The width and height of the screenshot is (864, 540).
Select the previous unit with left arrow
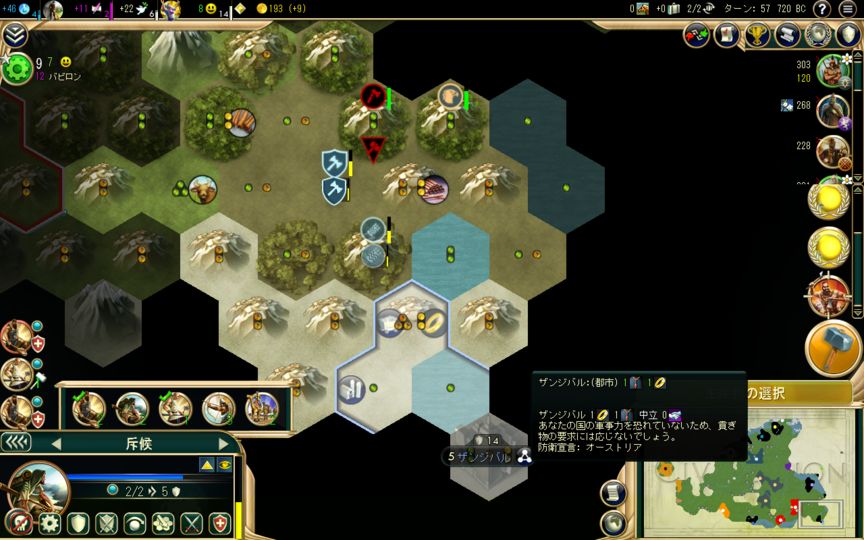[56, 444]
